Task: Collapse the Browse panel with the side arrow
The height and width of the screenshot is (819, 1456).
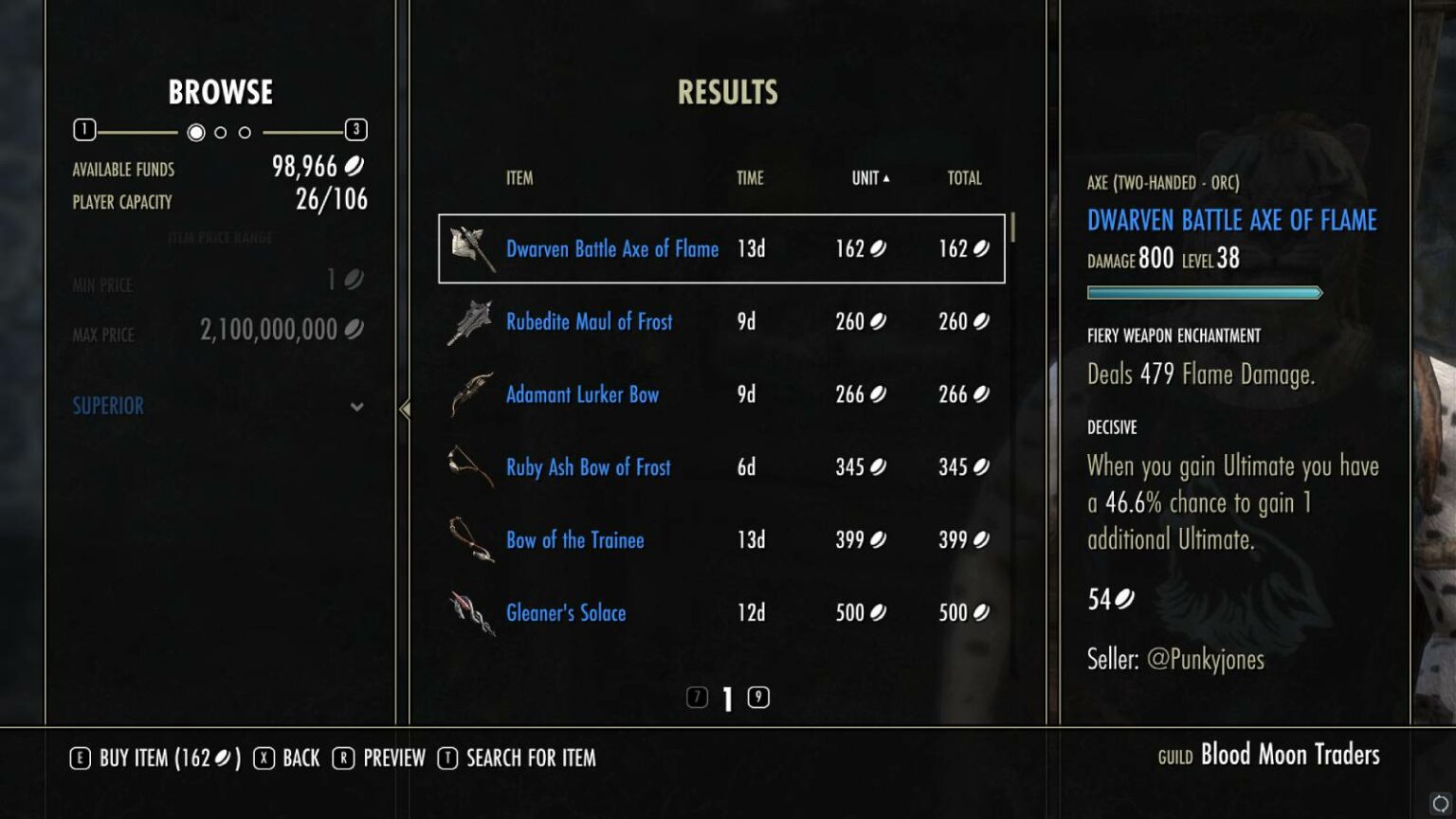Action: click(406, 409)
